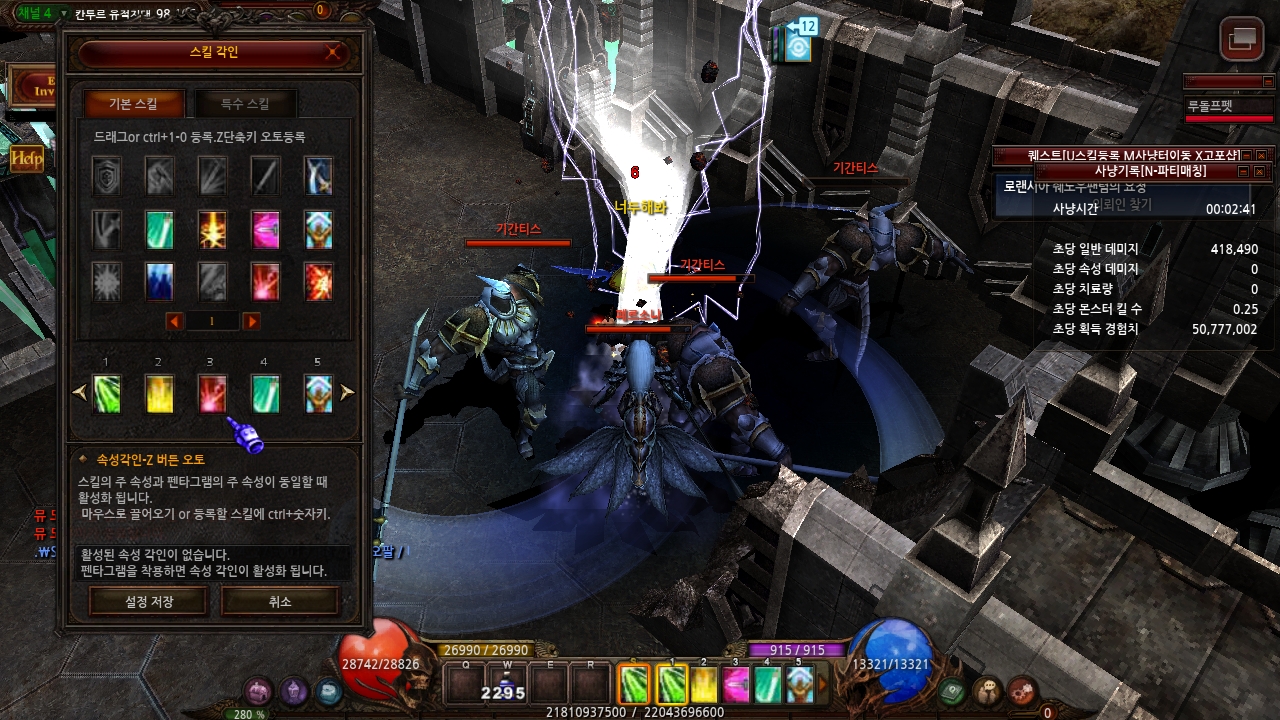
Task: Activate the pink skill in hotbar slot 3
Action: (736, 685)
